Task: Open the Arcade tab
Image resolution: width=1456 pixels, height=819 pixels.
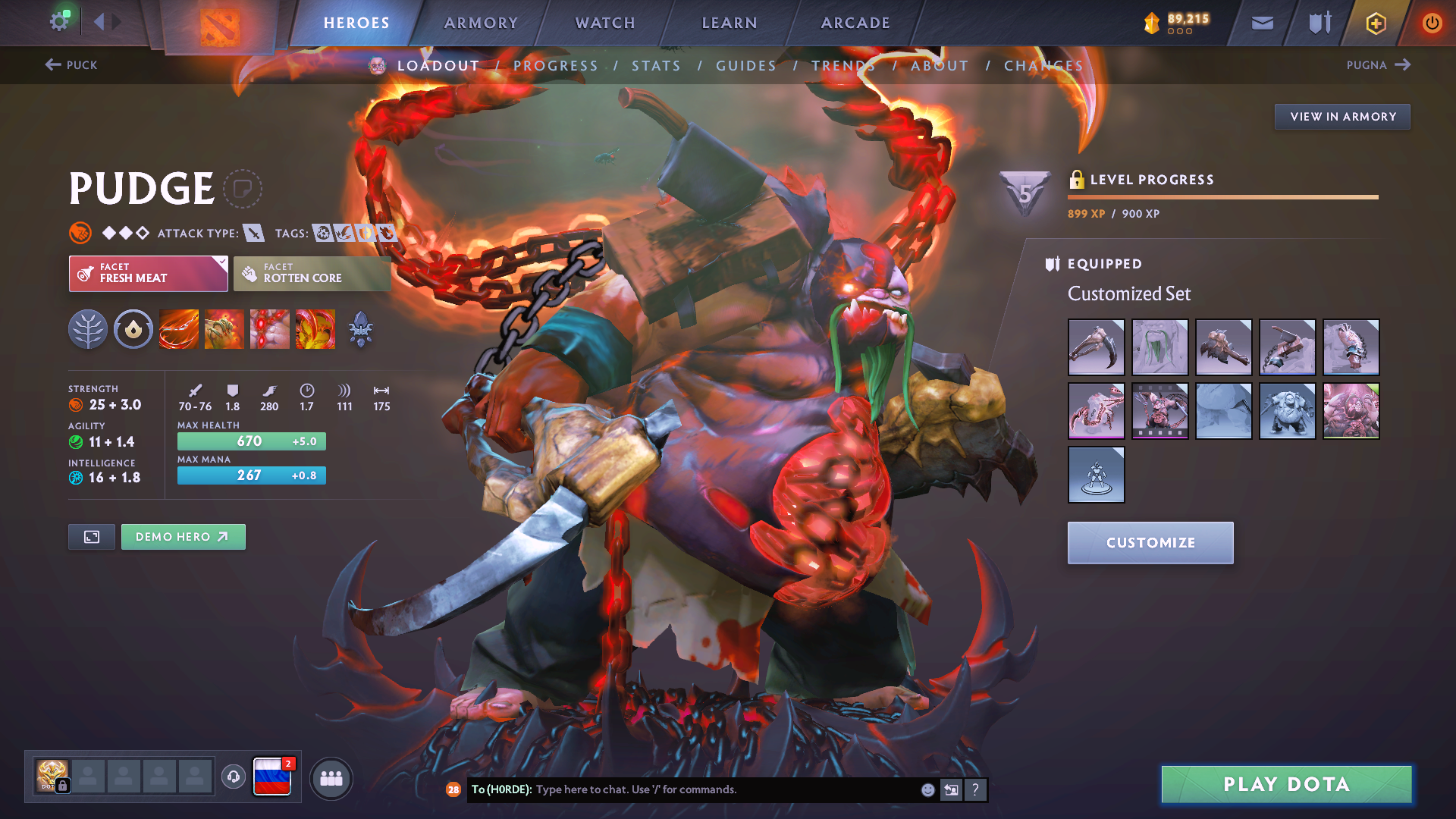Action: 855,23
